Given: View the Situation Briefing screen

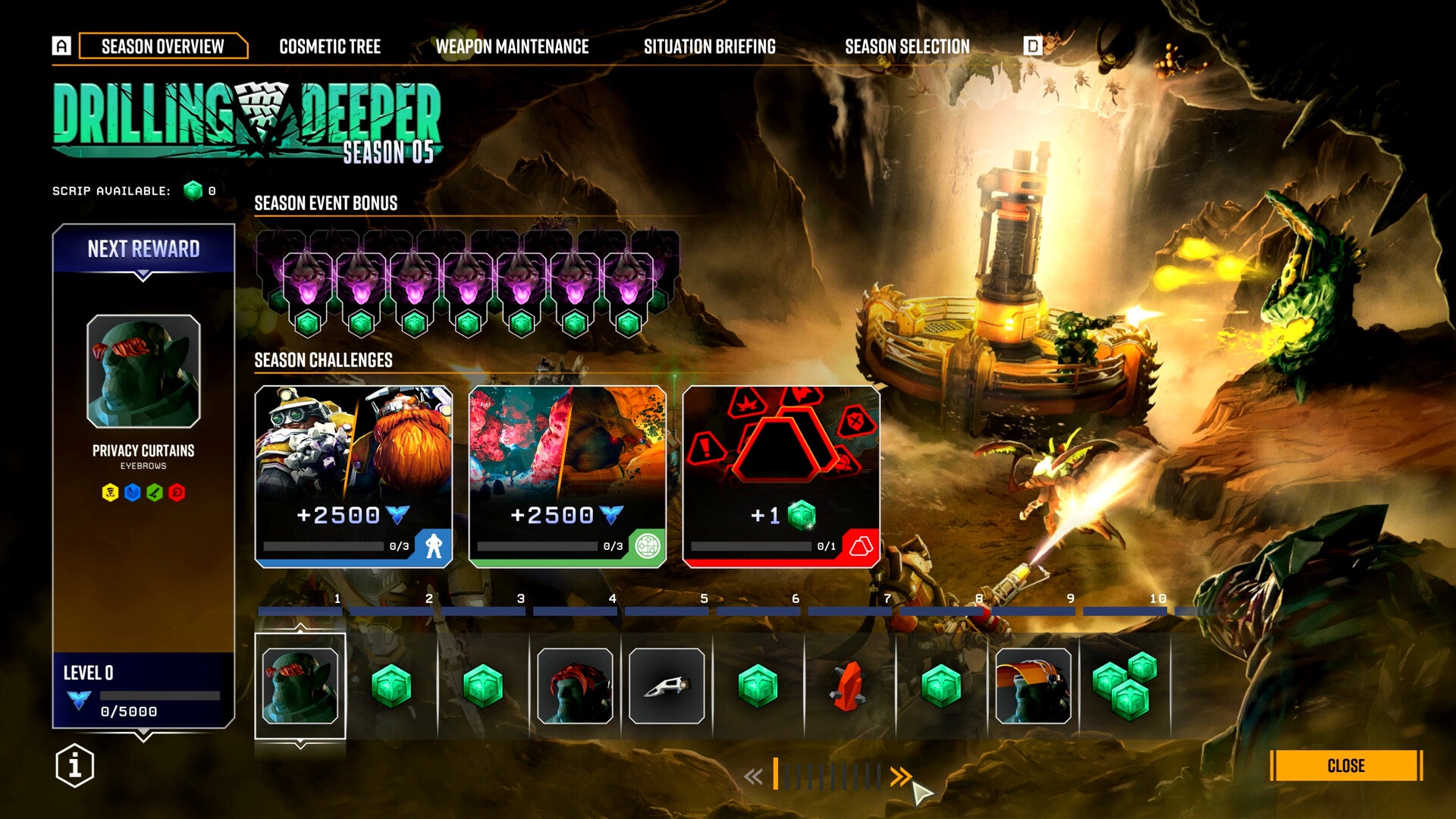Looking at the screenshot, I should click(x=709, y=46).
